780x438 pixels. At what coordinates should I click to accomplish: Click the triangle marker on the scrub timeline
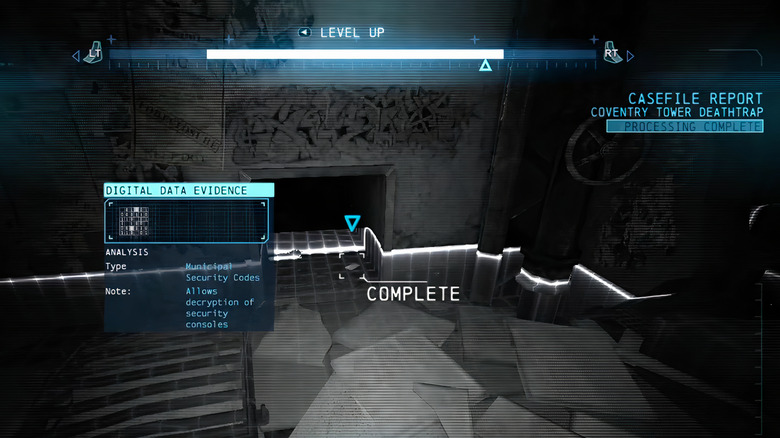tap(485, 66)
